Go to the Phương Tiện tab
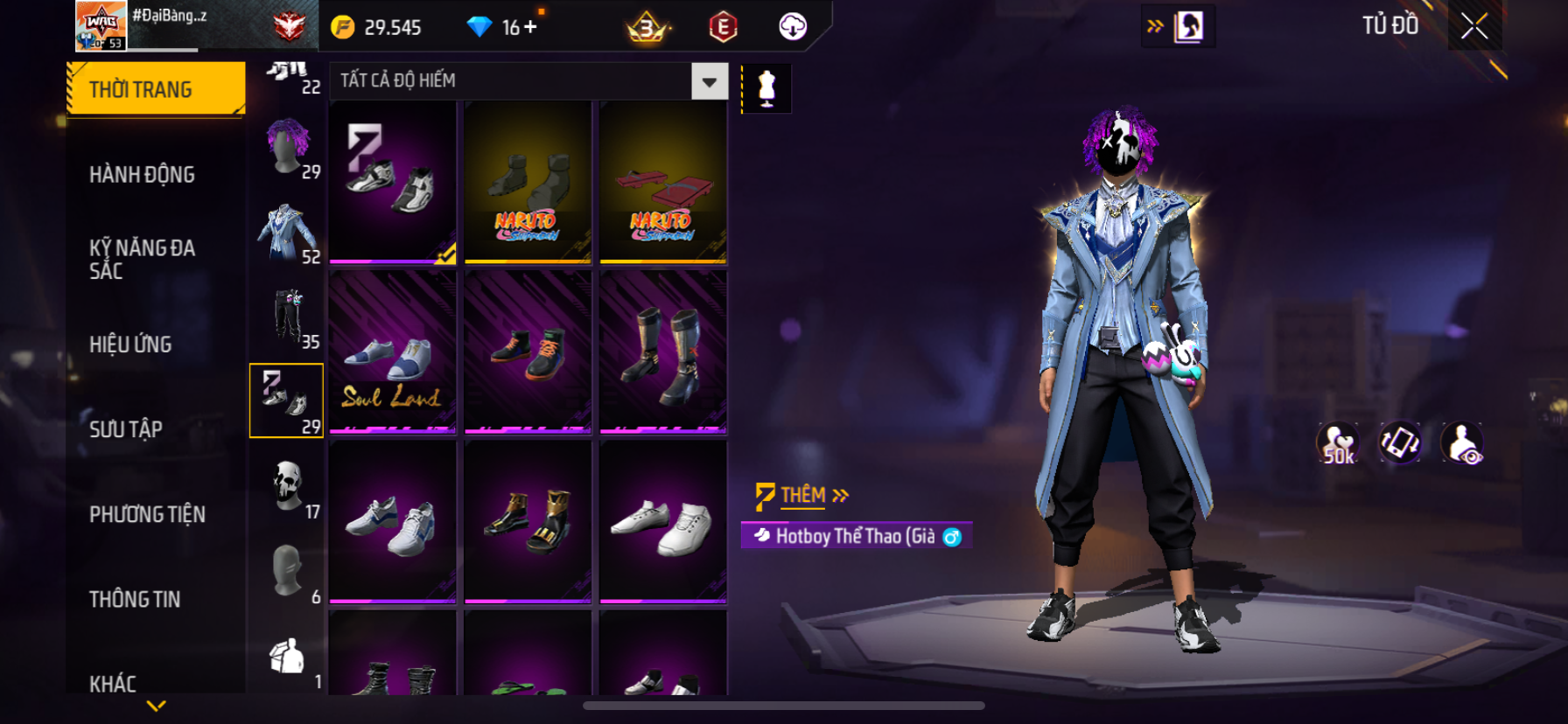 tap(147, 514)
